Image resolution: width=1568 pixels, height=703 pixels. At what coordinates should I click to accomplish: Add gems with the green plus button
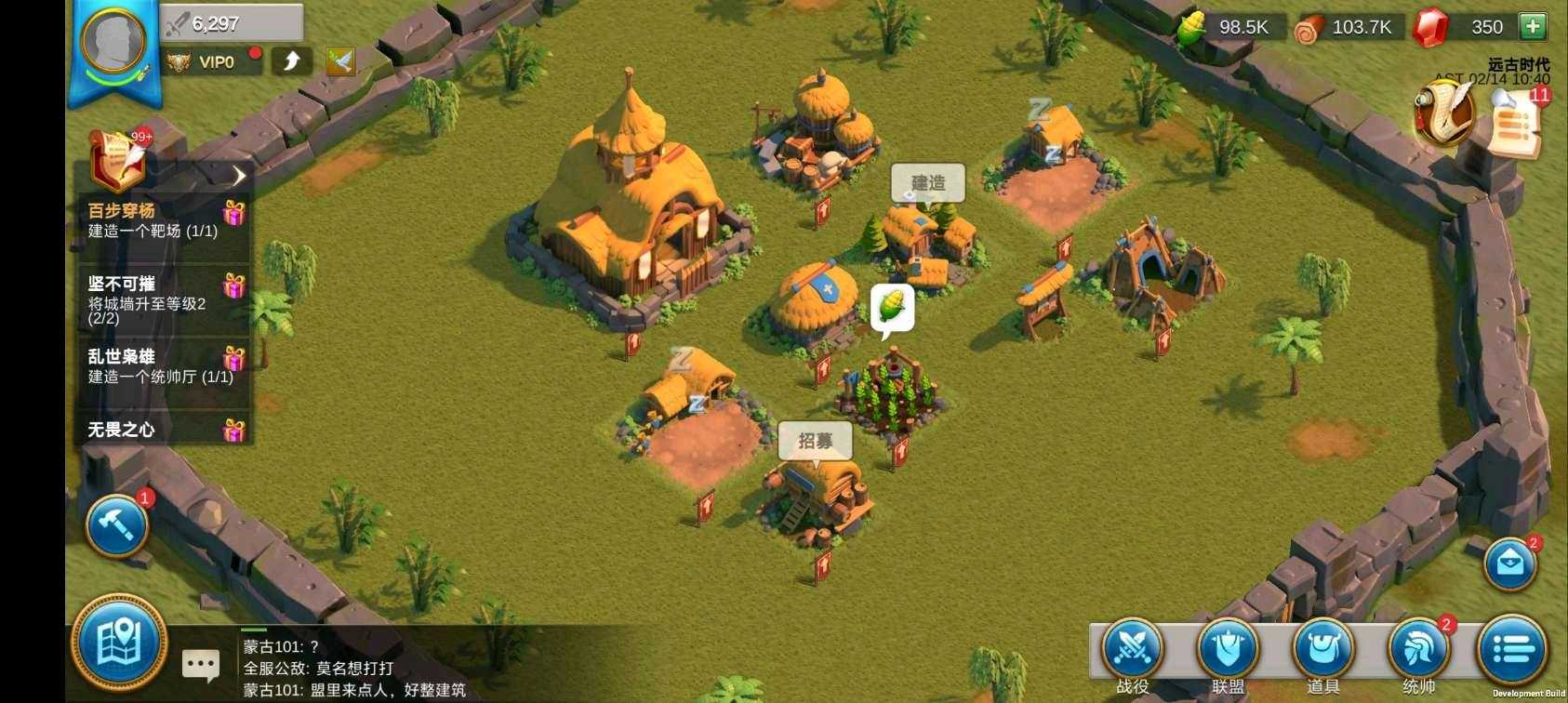click(x=1532, y=27)
